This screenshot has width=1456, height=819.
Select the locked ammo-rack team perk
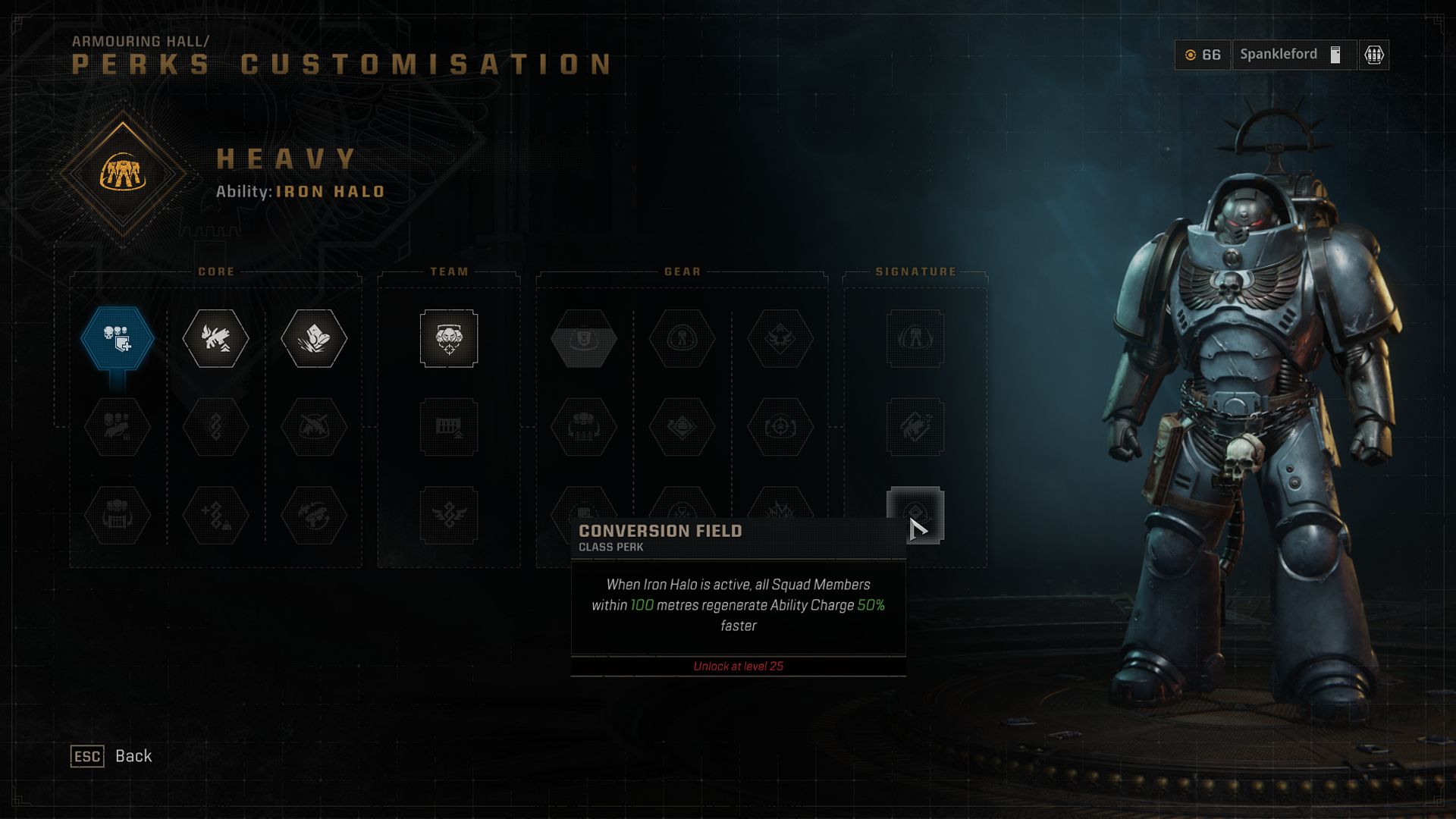[x=449, y=427]
